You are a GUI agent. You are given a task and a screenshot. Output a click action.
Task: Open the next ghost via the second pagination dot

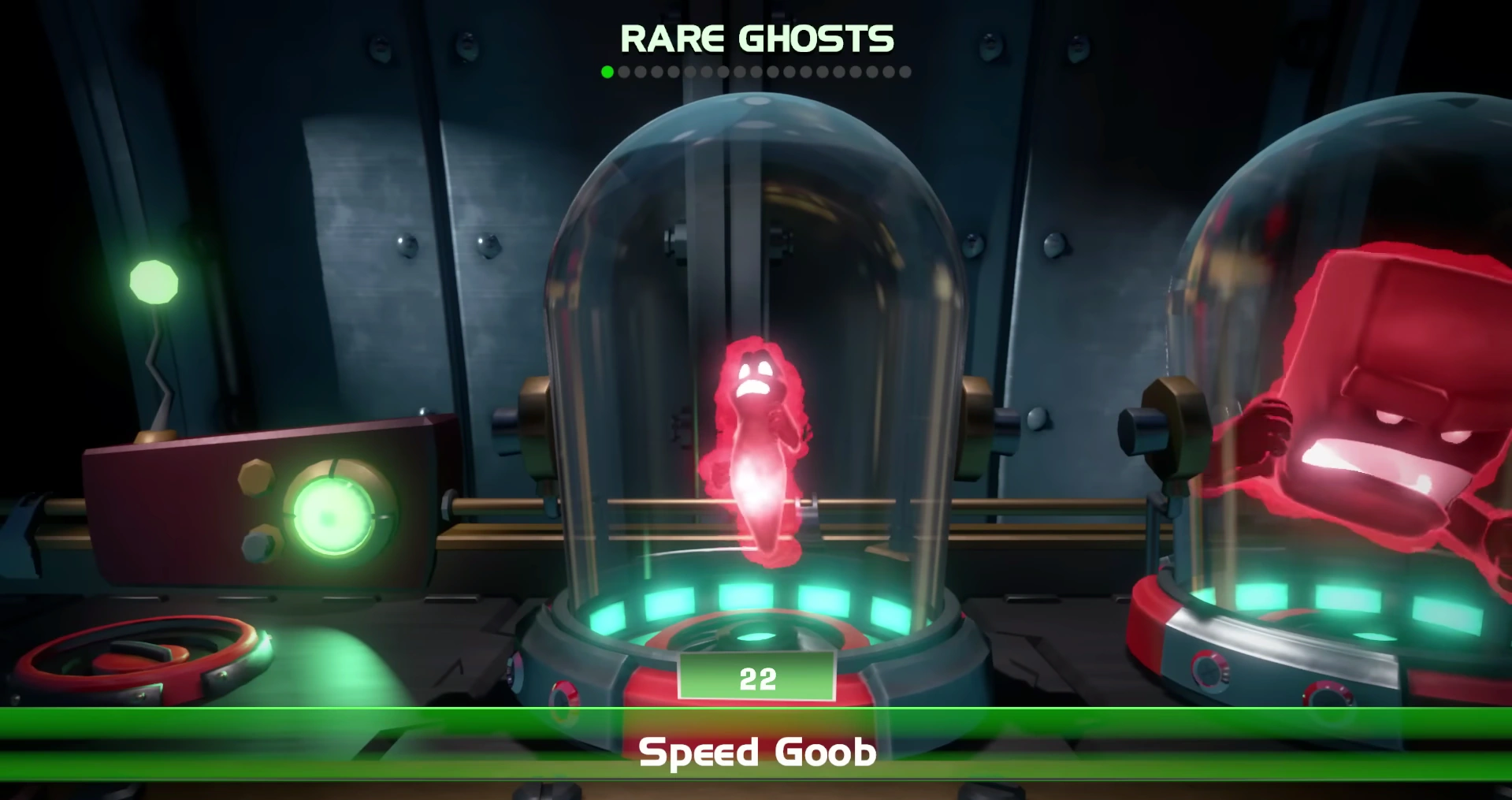tap(623, 73)
